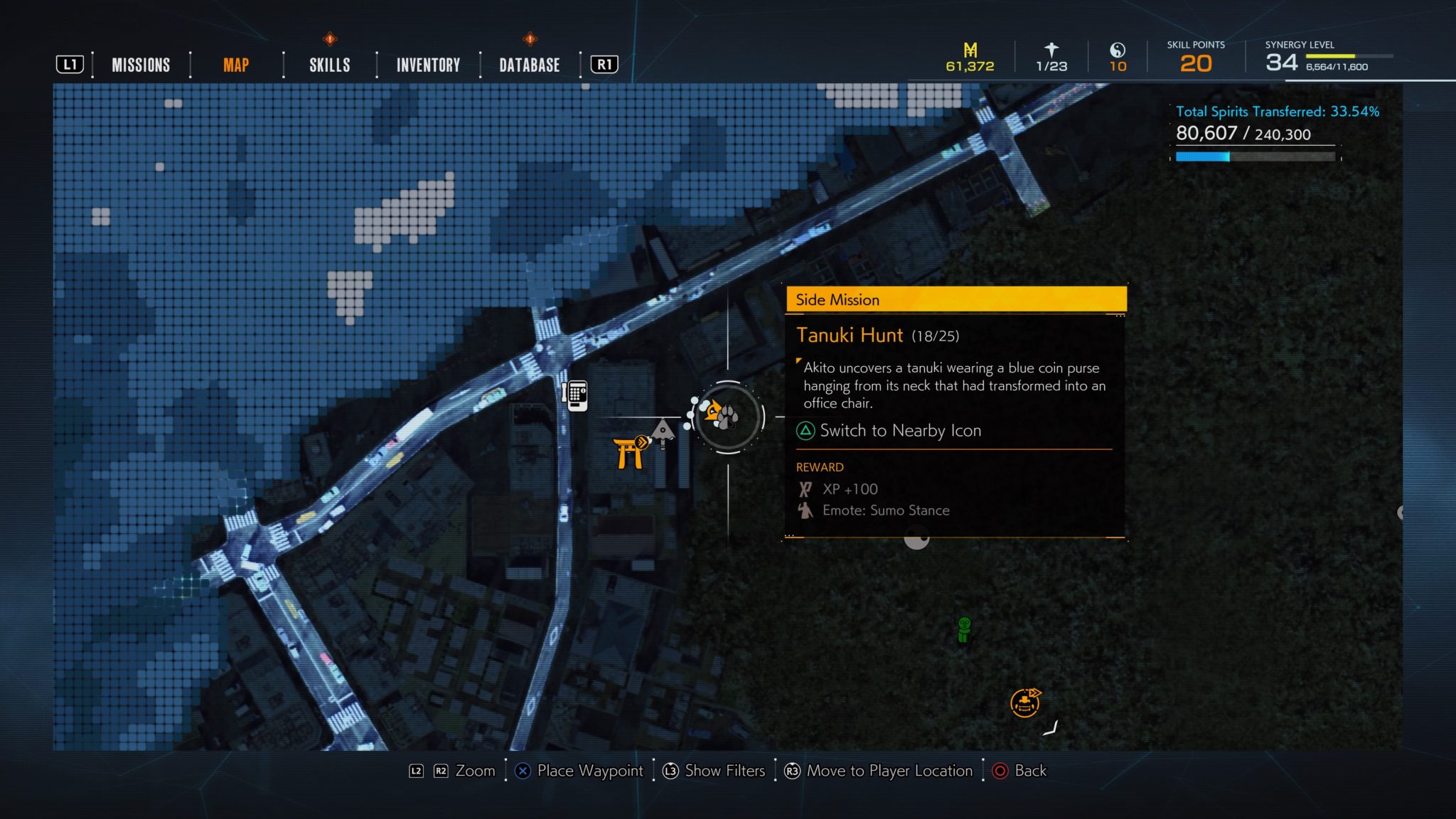Click the magatama icon showing 10
This screenshot has height=819, width=1456.
[x=1117, y=51]
